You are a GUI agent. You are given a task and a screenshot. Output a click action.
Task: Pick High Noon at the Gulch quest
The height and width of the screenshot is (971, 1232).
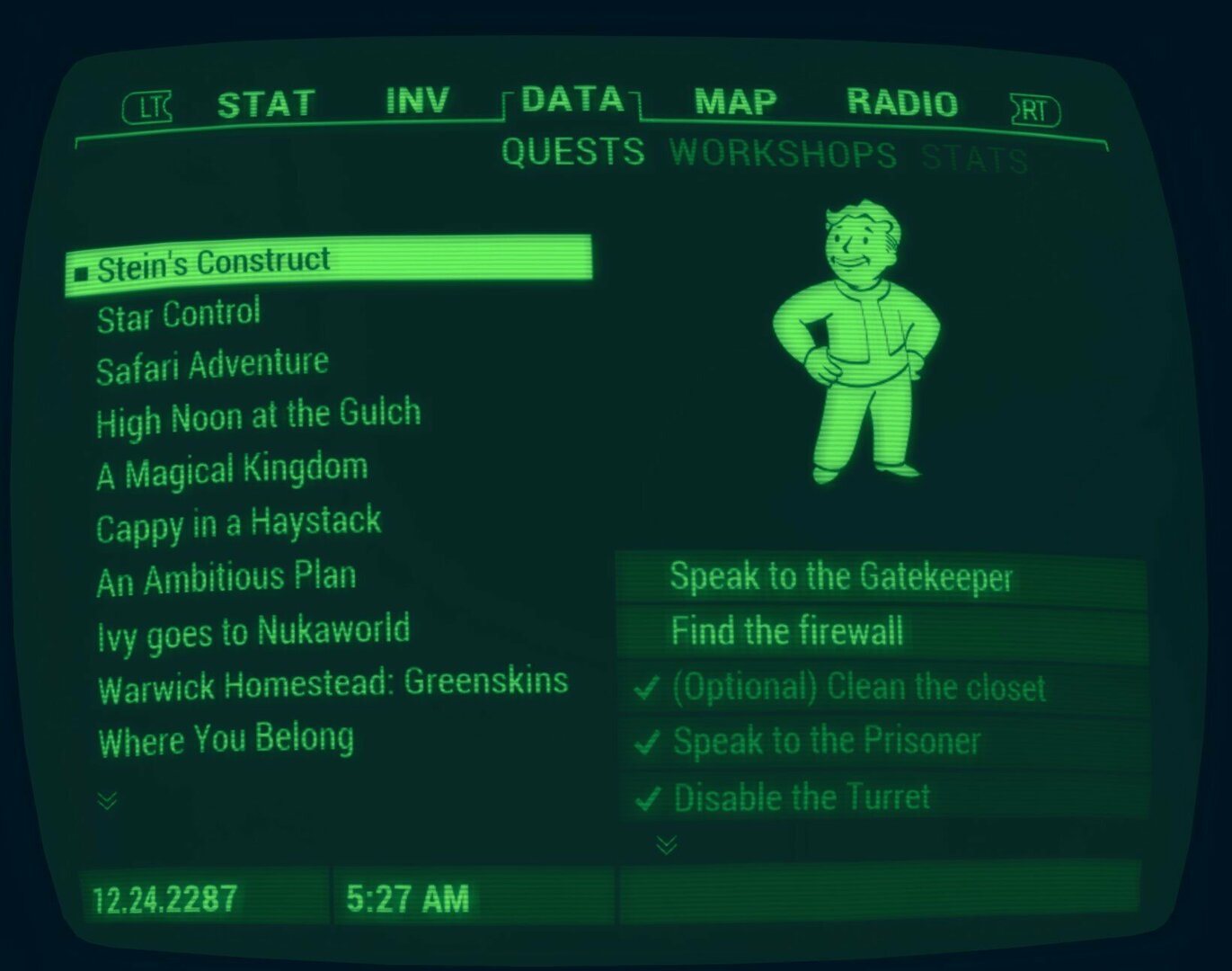(x=259, y=417)
